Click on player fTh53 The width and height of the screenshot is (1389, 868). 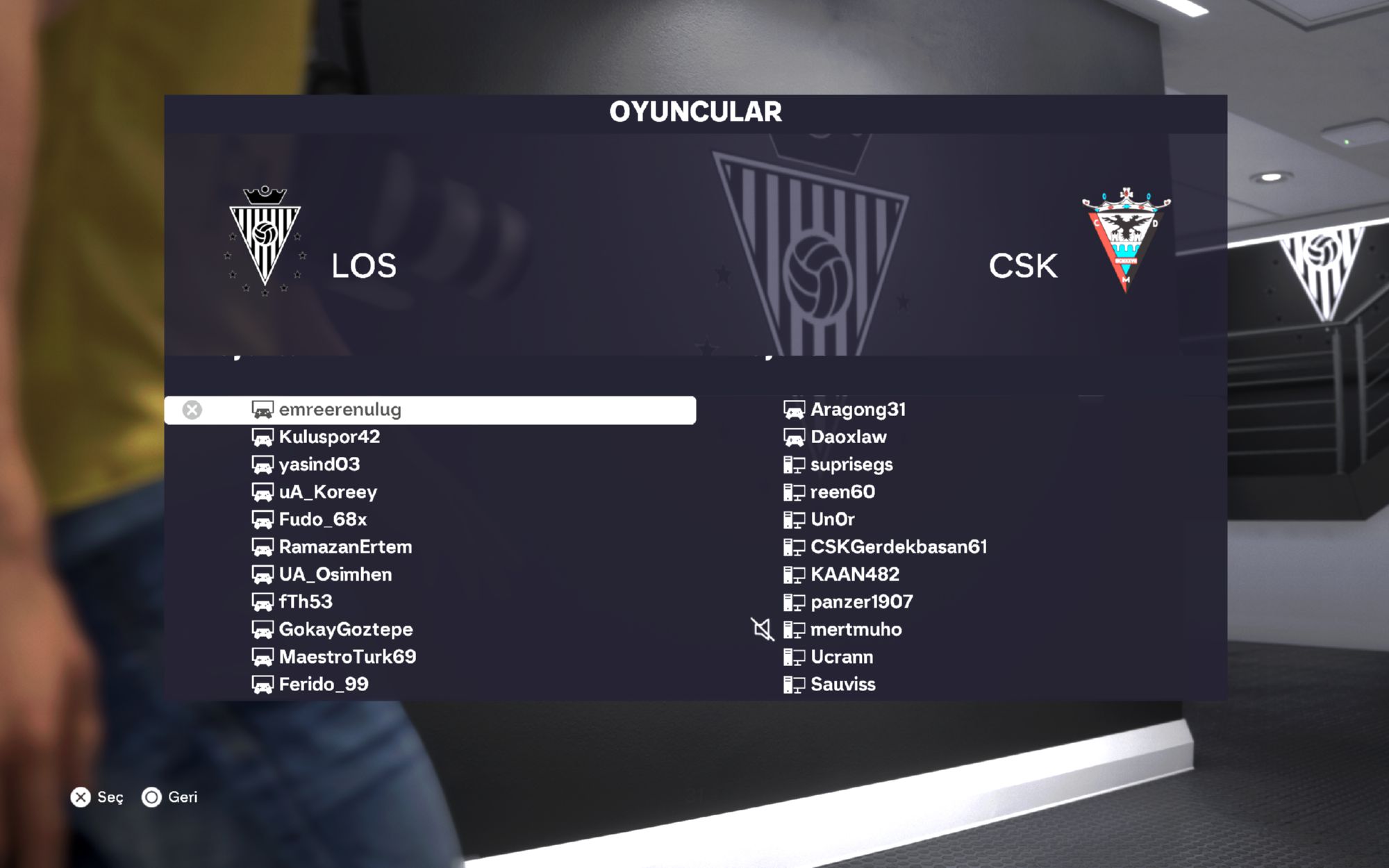click(x=306, y=602)
